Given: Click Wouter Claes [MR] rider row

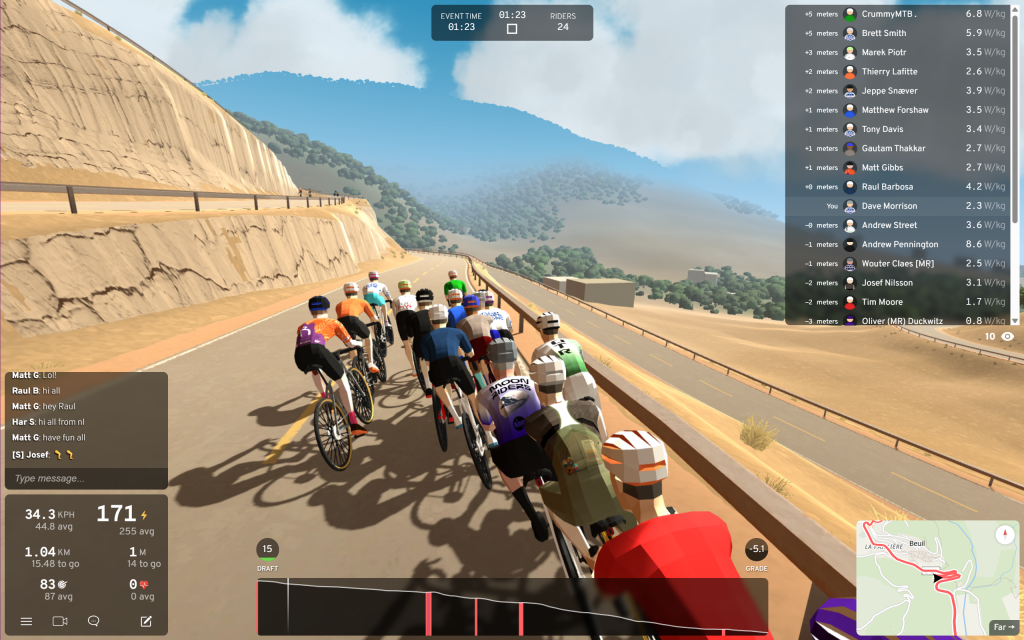Looking at the screenshot, I should pos(897,264).
